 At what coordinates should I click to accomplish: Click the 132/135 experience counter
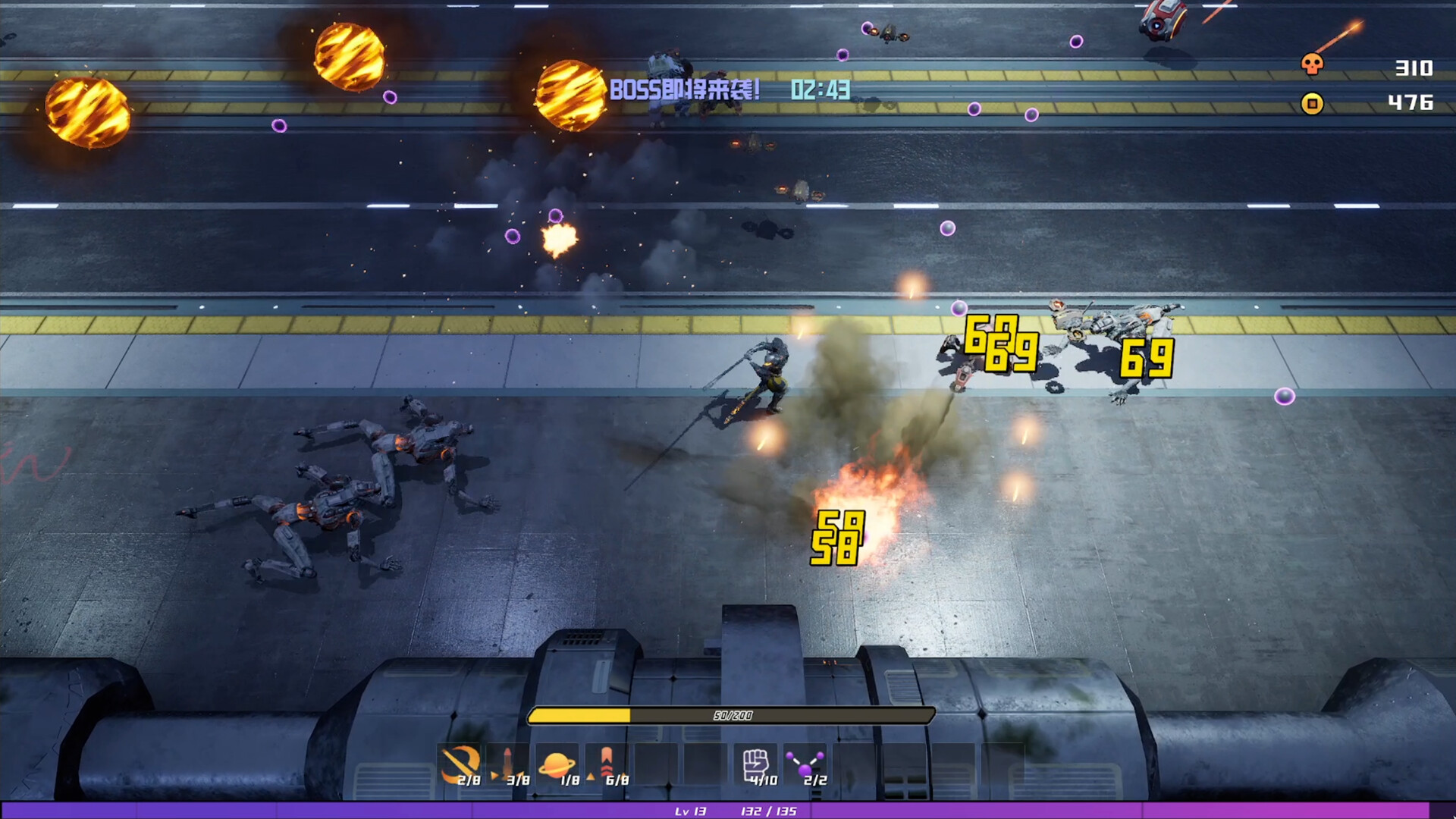[x=768, y=812]
